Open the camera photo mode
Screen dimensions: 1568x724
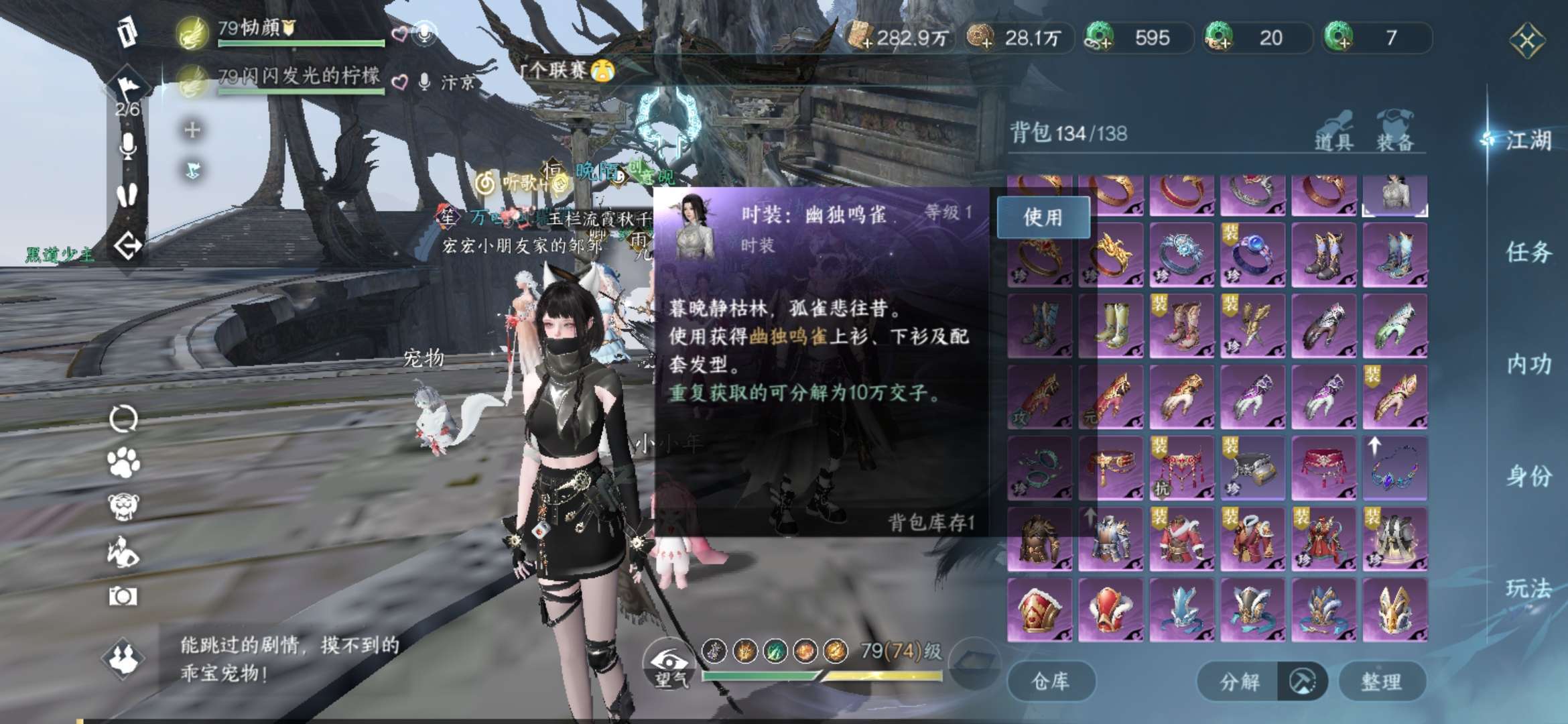click(x=123, y=596)
